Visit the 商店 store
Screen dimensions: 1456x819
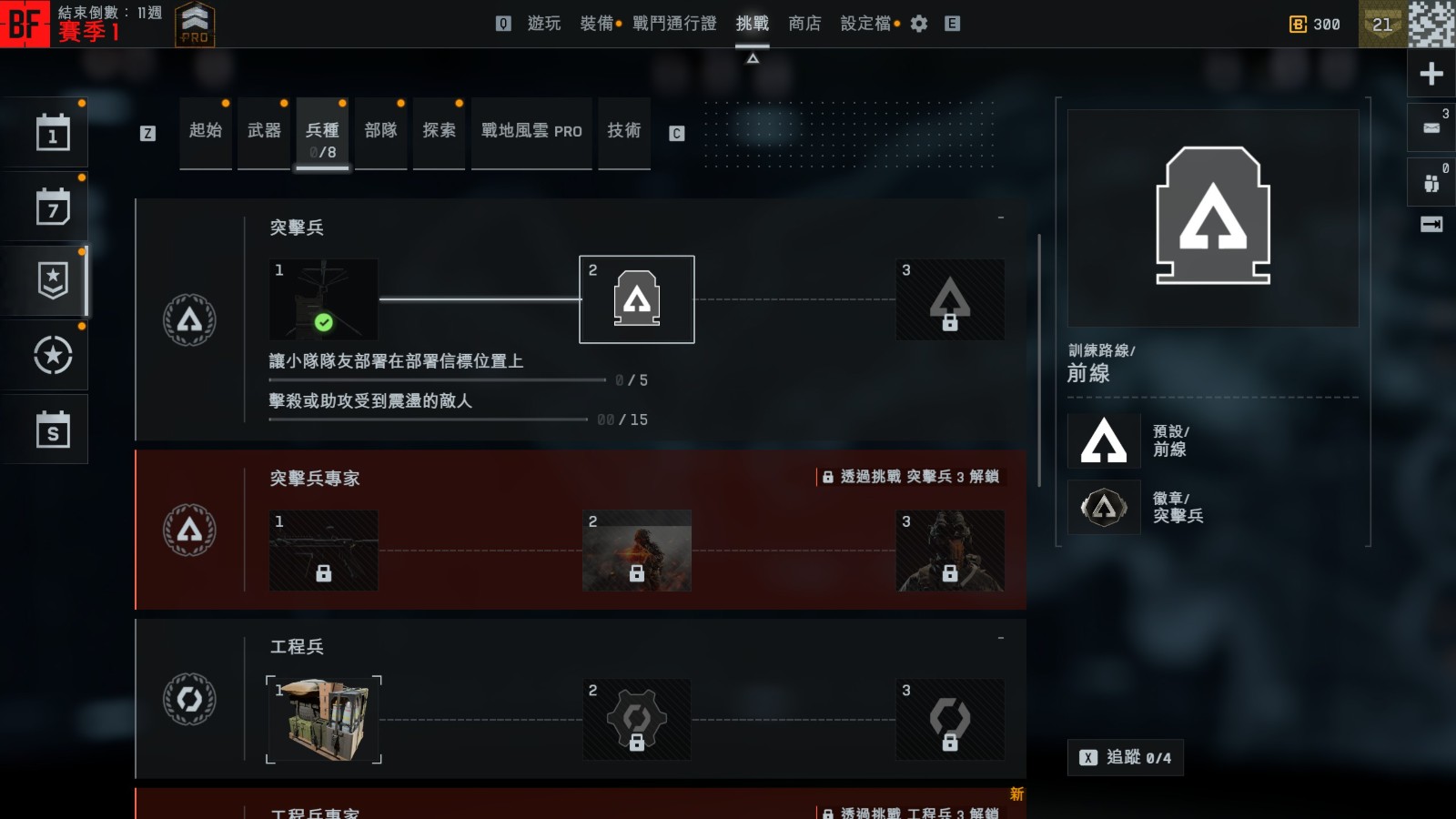point(804,24)
